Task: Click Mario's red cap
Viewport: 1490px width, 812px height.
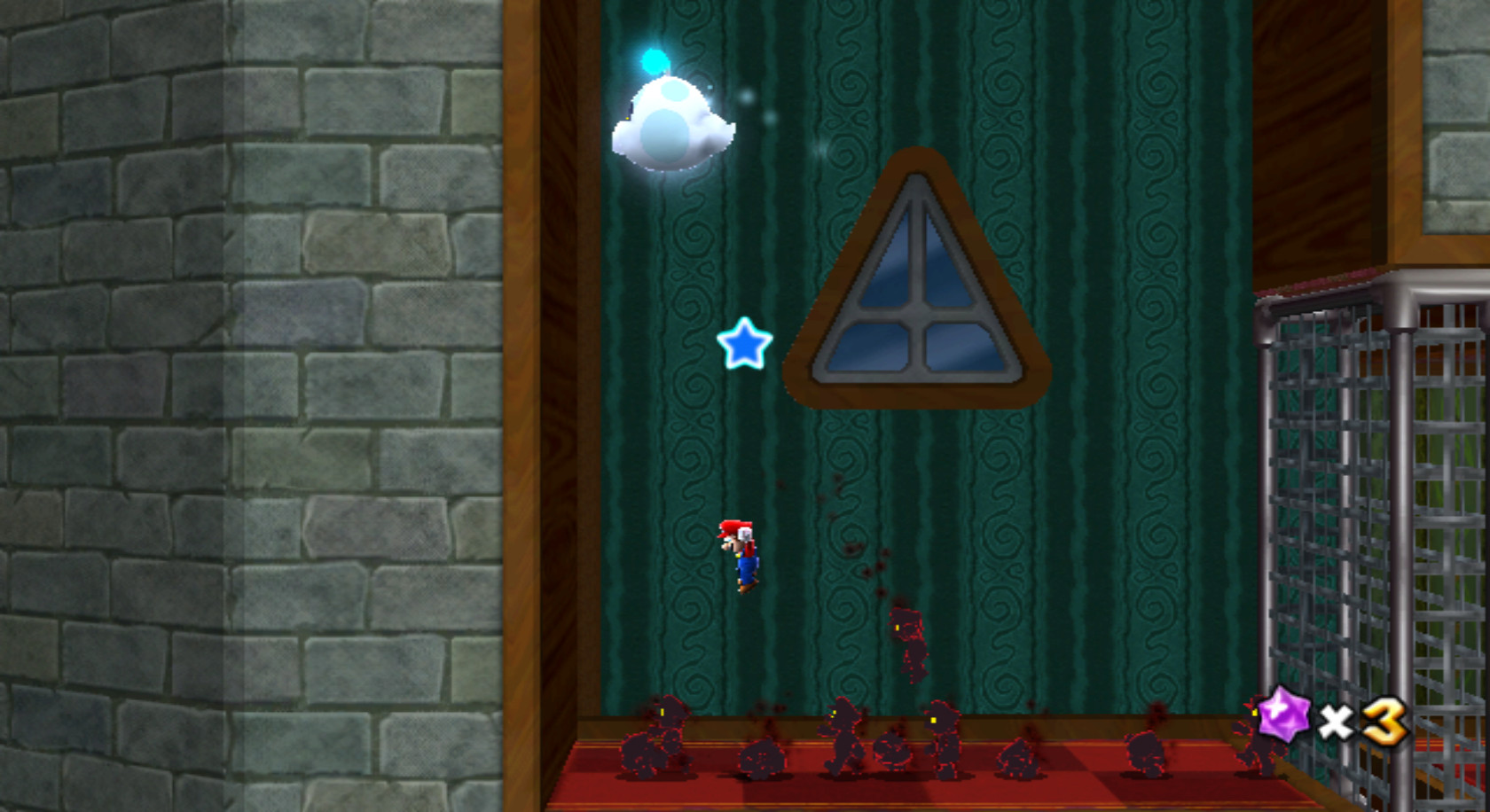Action: click(733, 528)
